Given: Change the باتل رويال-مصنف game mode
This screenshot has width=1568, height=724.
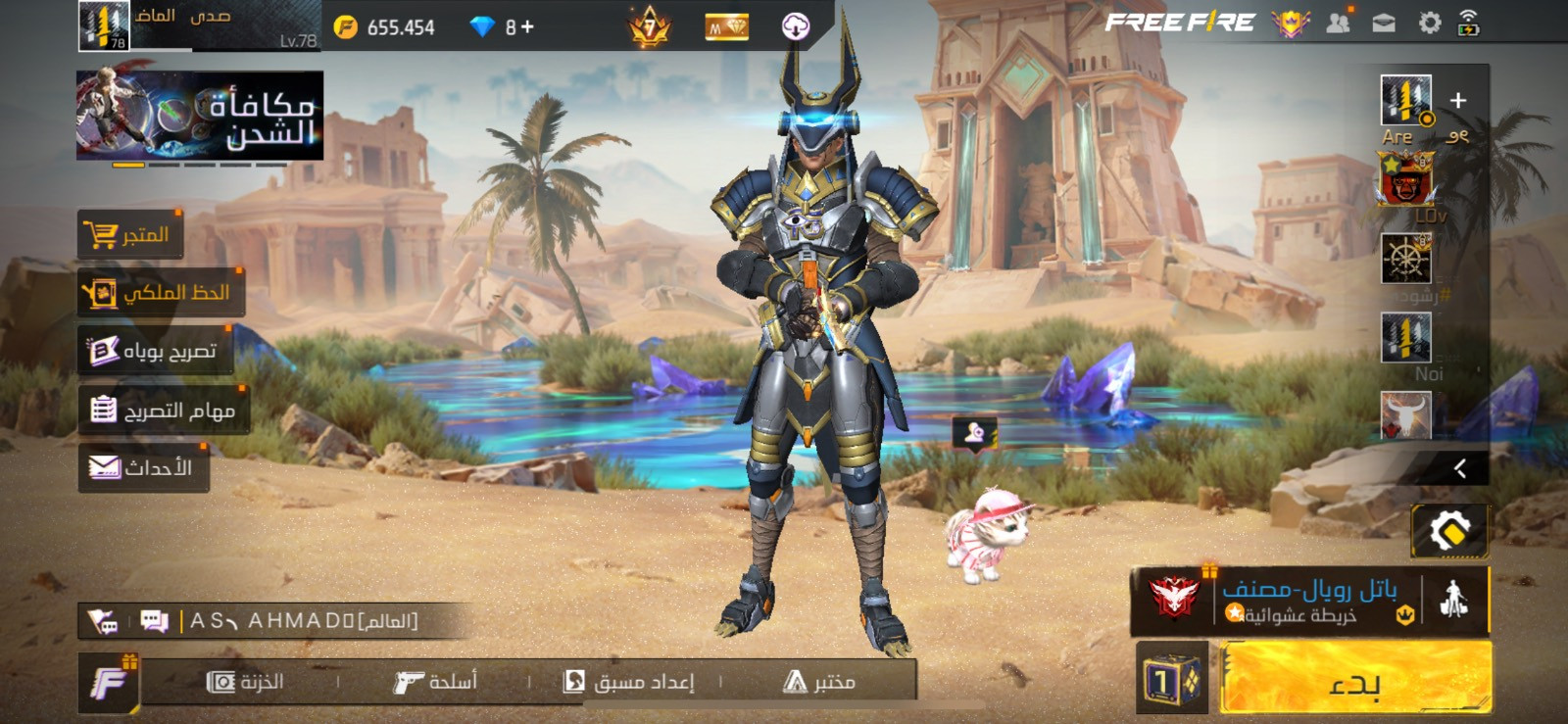Looking at the screenshot, I should point(1308,600).
